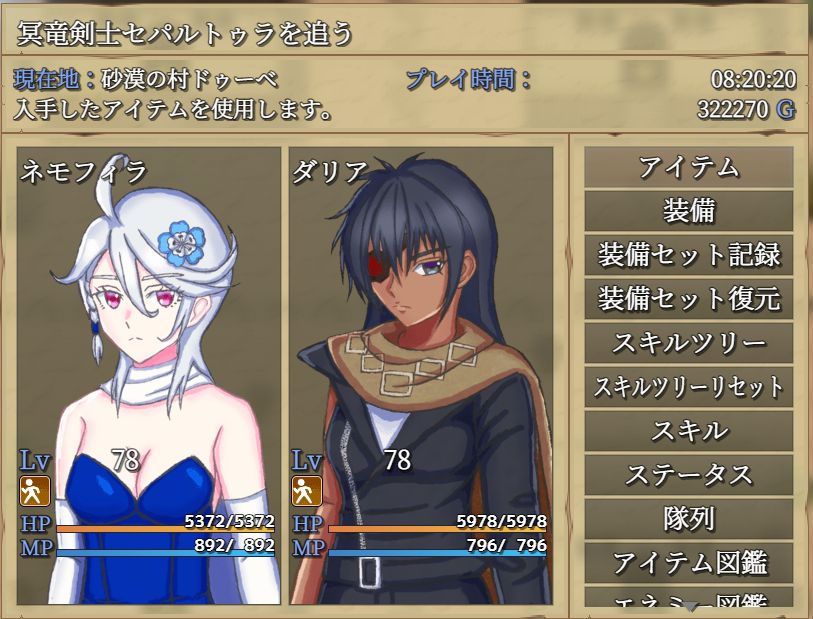
Task: Select the 隊列 formation option
Action: tap(688, 519)
